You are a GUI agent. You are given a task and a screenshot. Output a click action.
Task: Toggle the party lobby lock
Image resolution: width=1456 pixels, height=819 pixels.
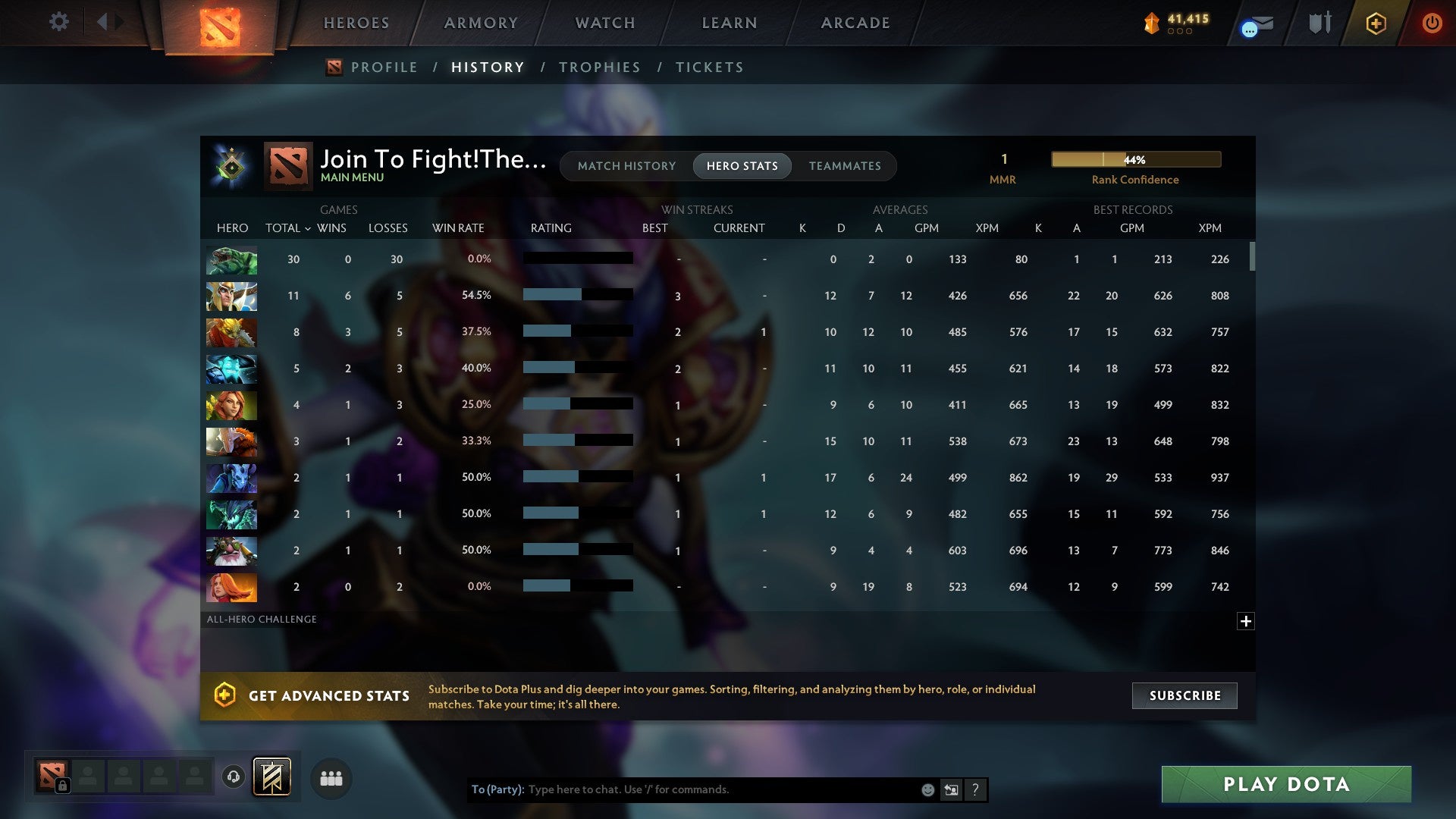pyautogui.click(x=63, y=786)
